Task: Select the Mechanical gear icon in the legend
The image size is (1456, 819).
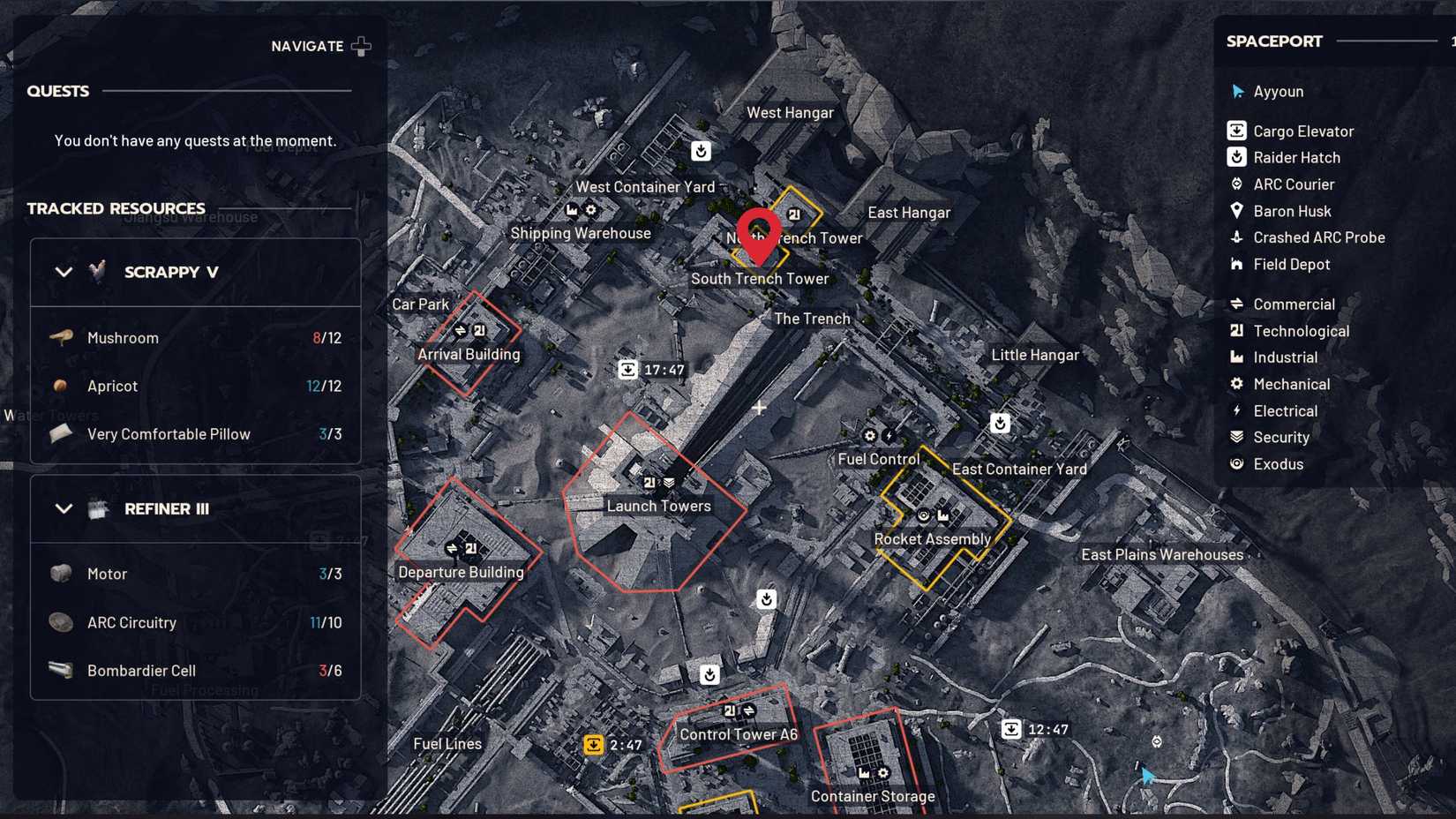Action: point(1236,384)
